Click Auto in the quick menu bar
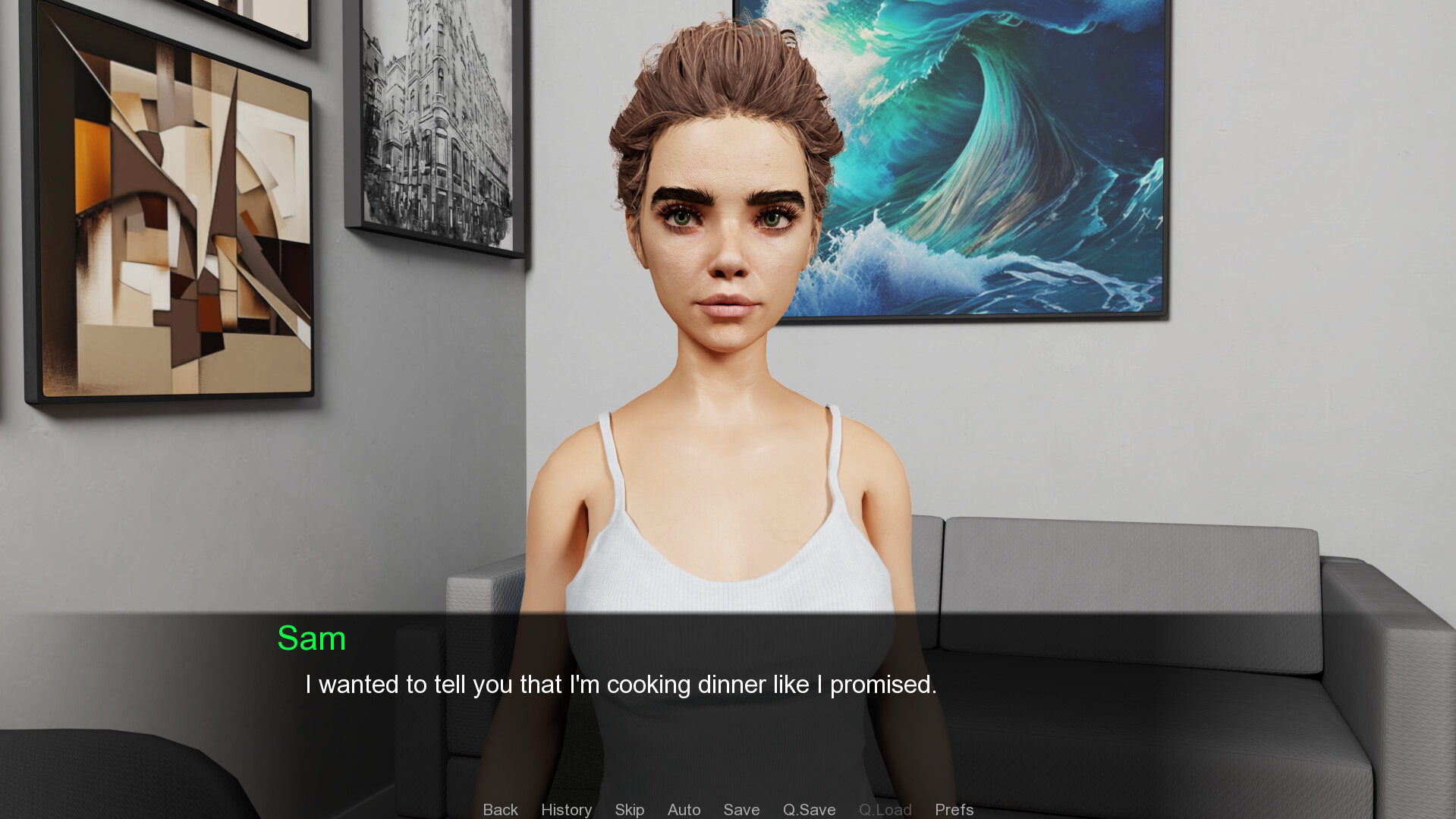Viewport: 1456px width, 819px height. coord(684,809)
